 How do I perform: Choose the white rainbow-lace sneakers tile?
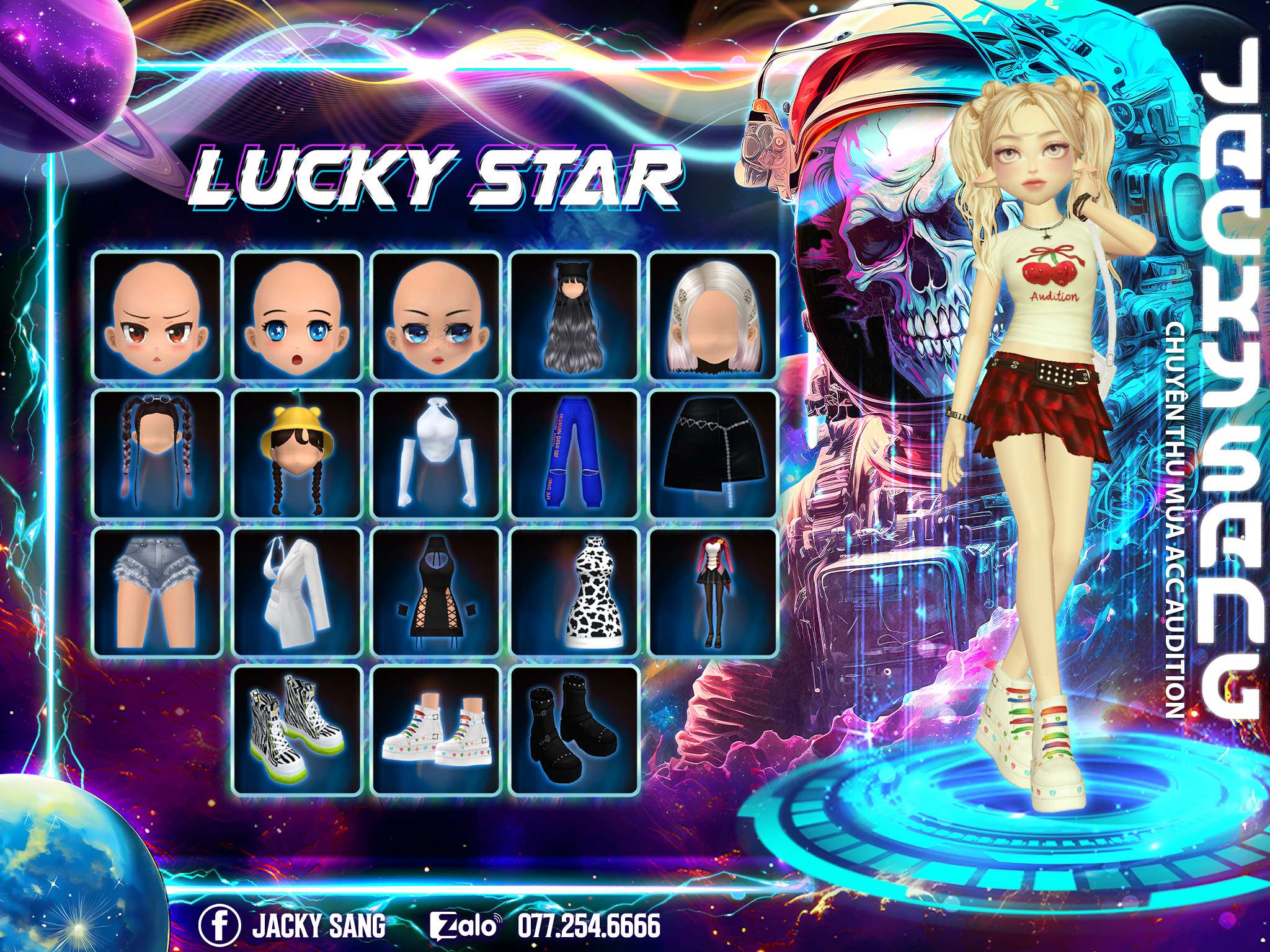(436, 730)
